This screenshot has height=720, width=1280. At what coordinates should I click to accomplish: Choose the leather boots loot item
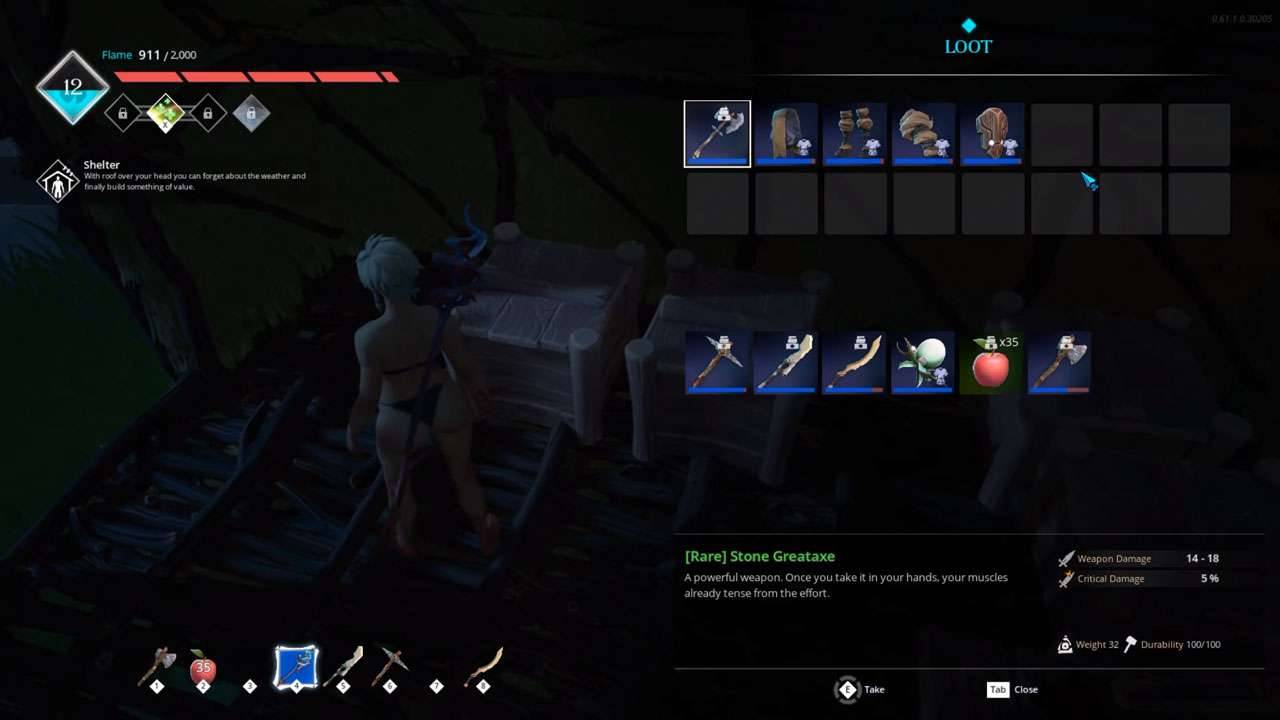(855, 134)
